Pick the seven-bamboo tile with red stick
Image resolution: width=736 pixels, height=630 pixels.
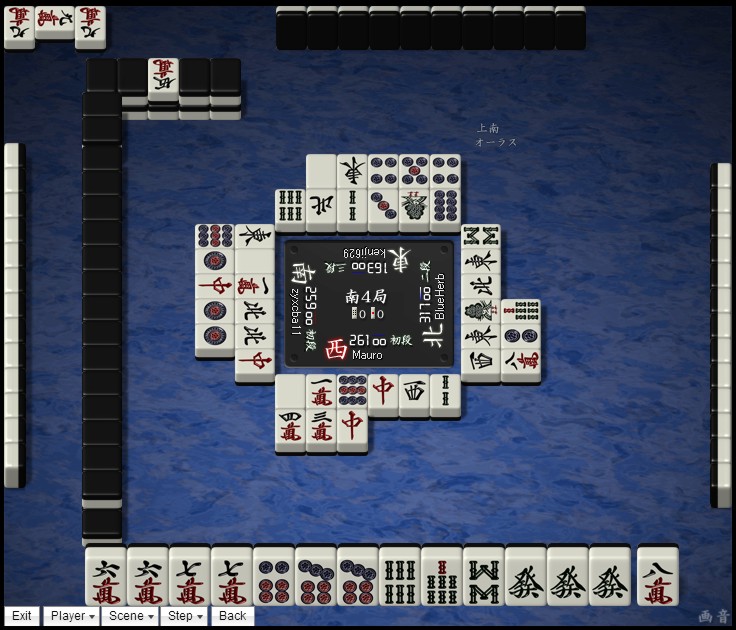[442, 577]
